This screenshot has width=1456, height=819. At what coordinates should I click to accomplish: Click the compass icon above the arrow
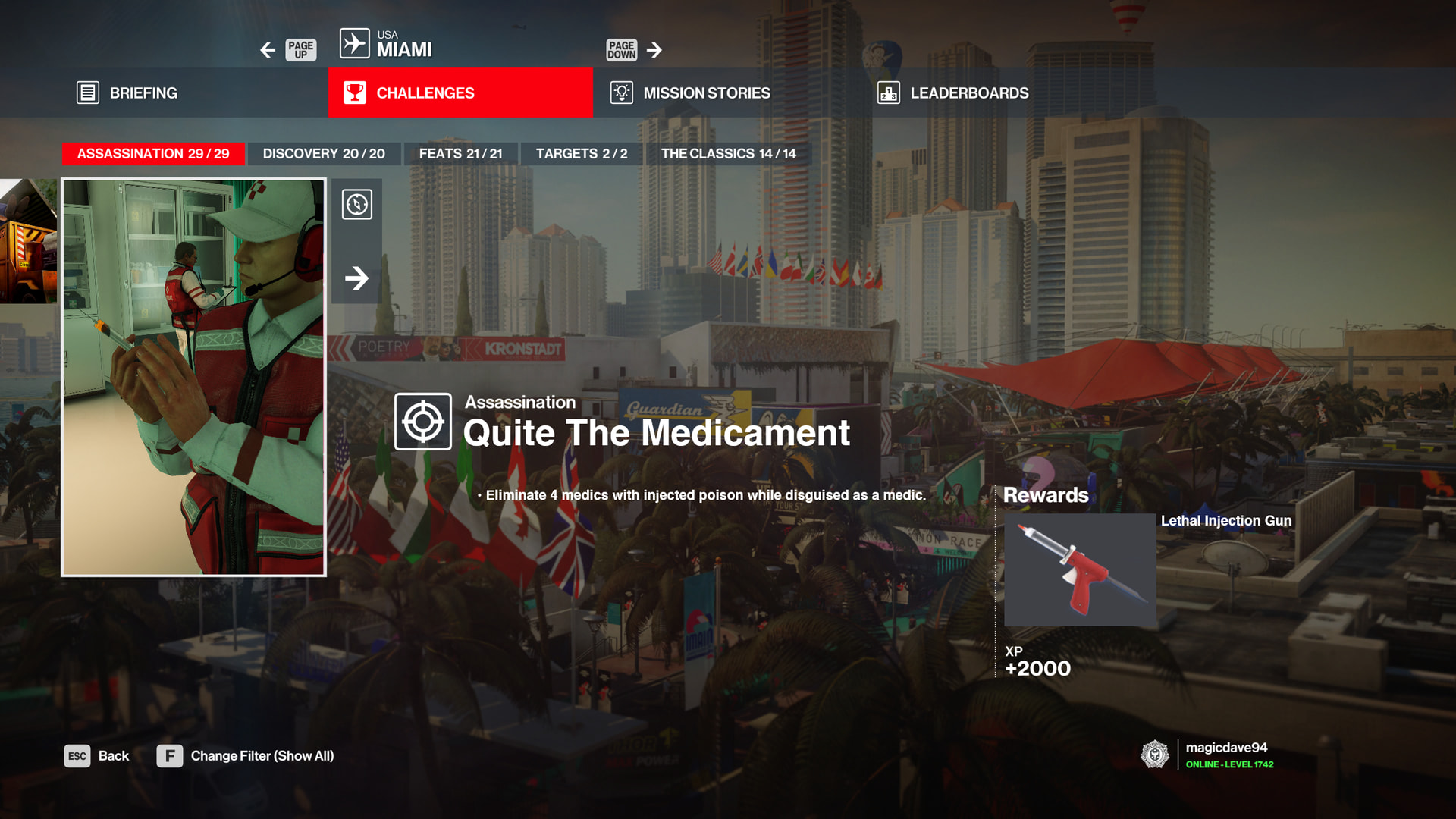(356, 204)
